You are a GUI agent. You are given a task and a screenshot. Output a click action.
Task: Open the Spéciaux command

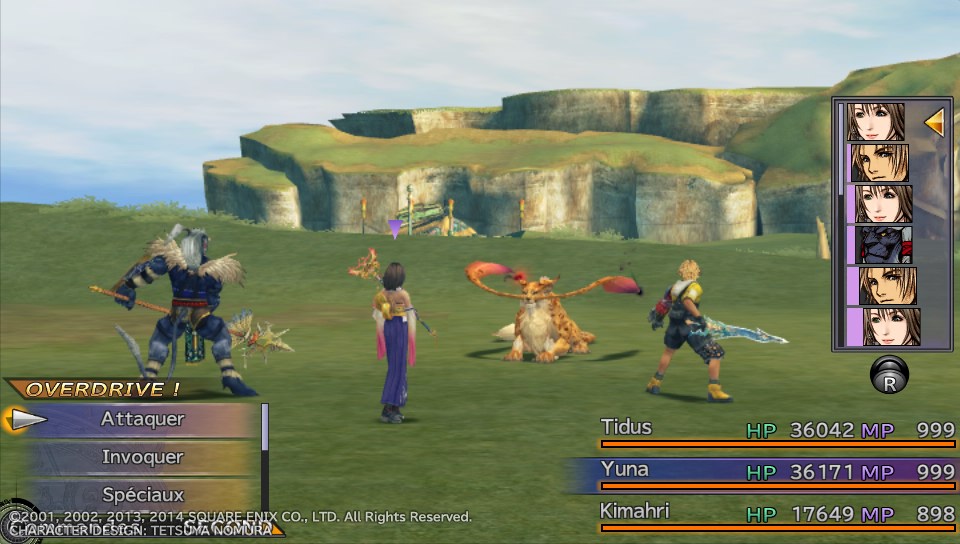click(x=142, y=494)
